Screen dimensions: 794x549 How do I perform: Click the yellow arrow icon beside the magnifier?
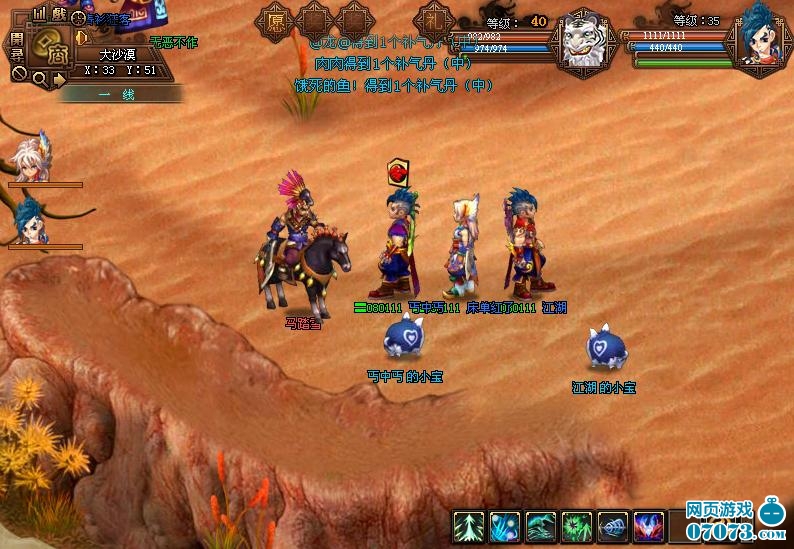(59, 78)
